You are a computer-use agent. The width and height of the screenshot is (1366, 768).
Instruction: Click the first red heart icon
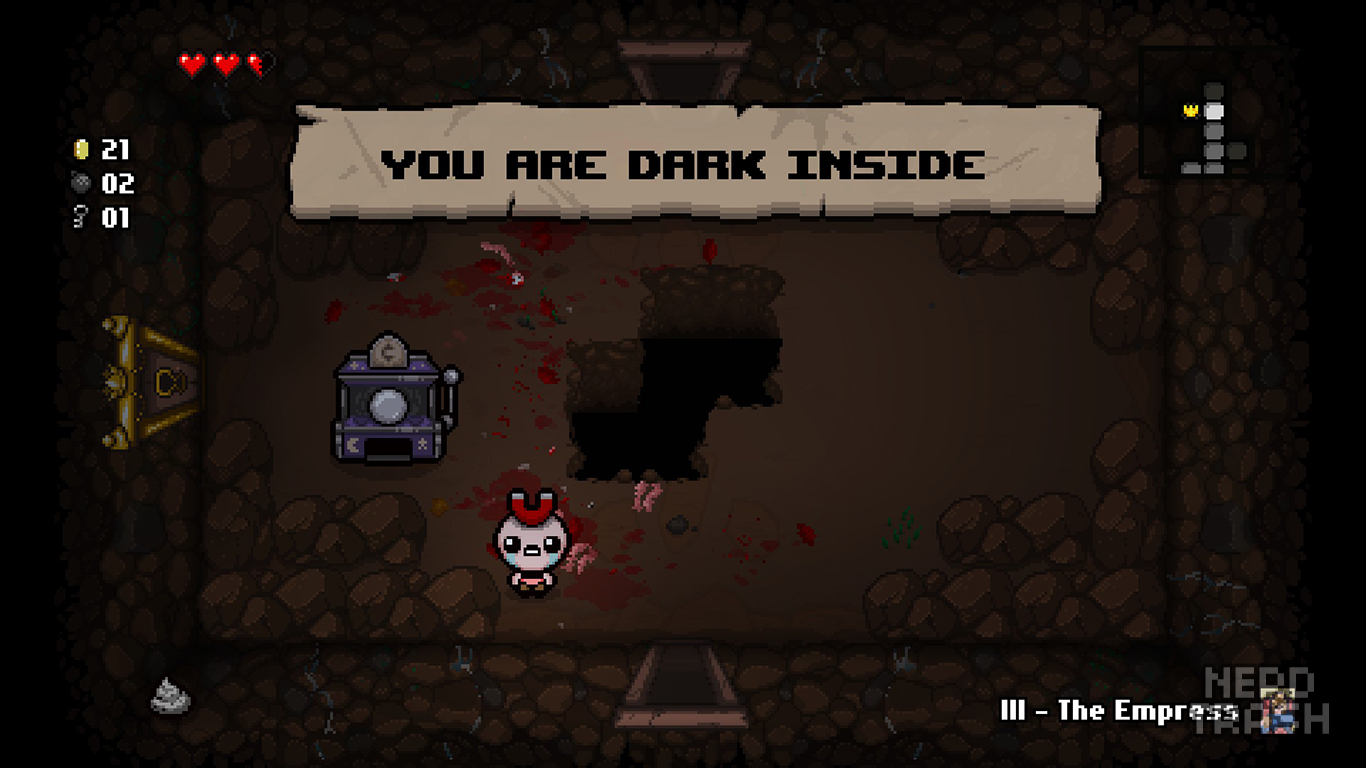(x=191, y=60)
